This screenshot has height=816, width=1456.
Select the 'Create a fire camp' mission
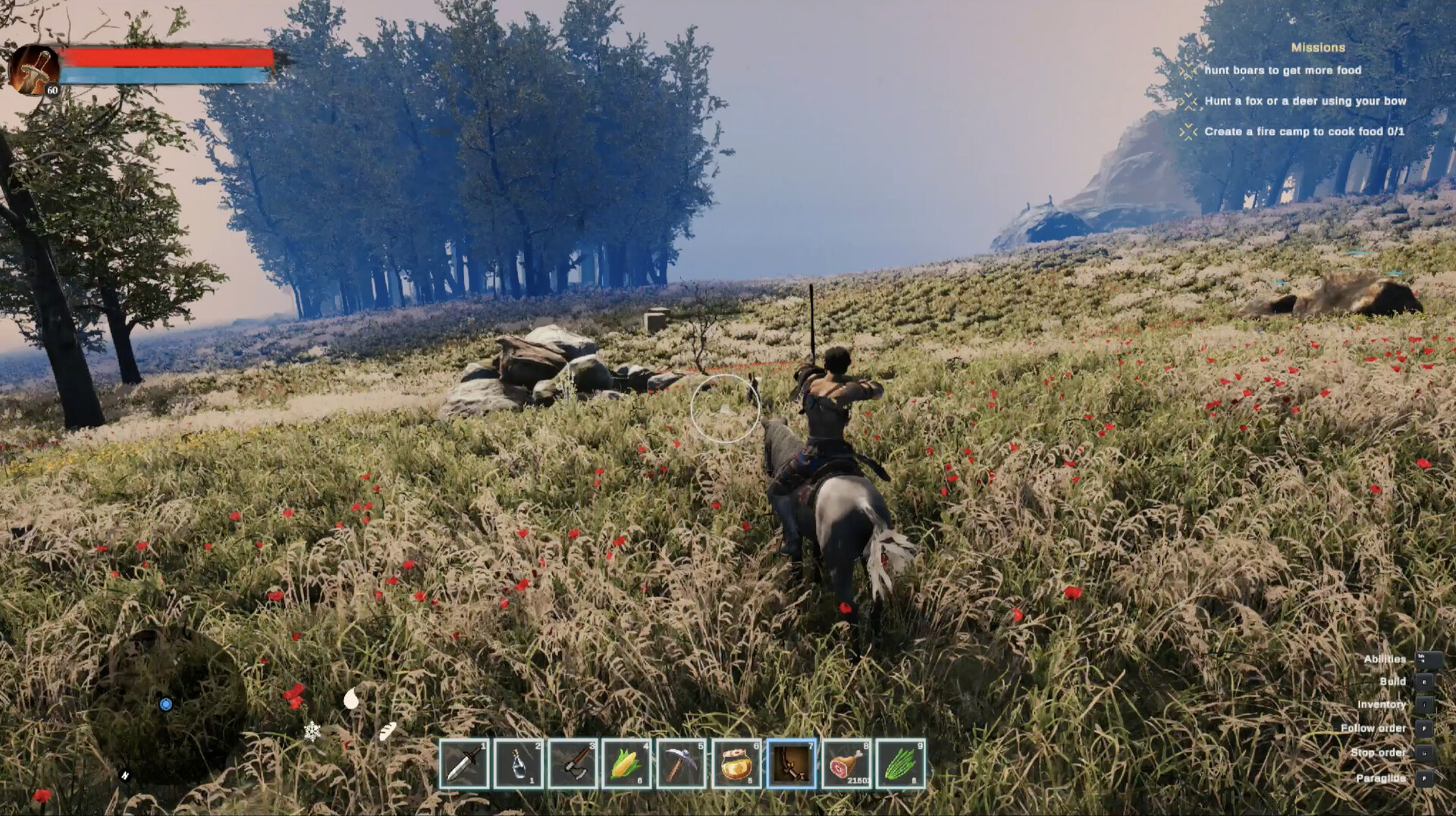(x=1304, y=131)
